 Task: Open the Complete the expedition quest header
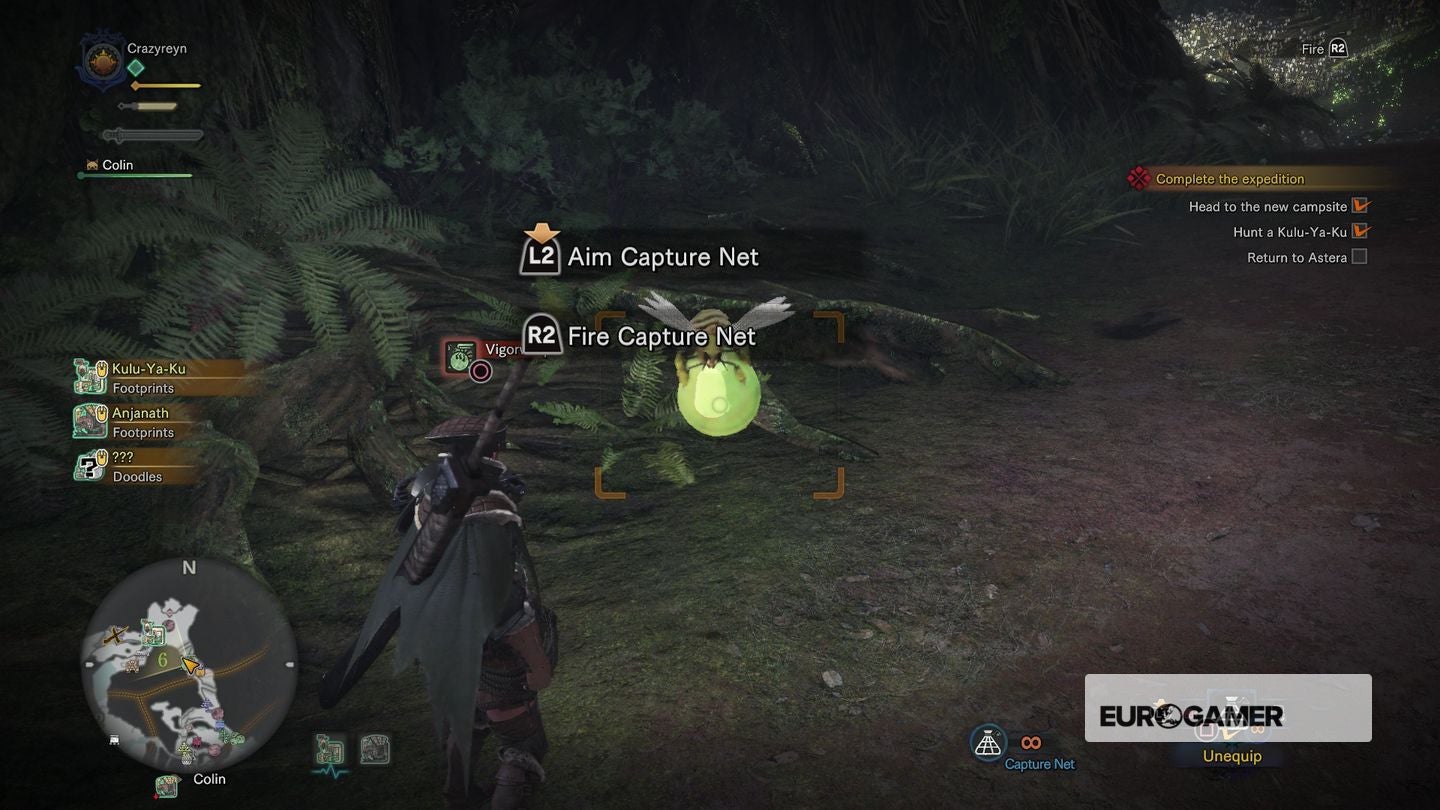coord(1229,179)
